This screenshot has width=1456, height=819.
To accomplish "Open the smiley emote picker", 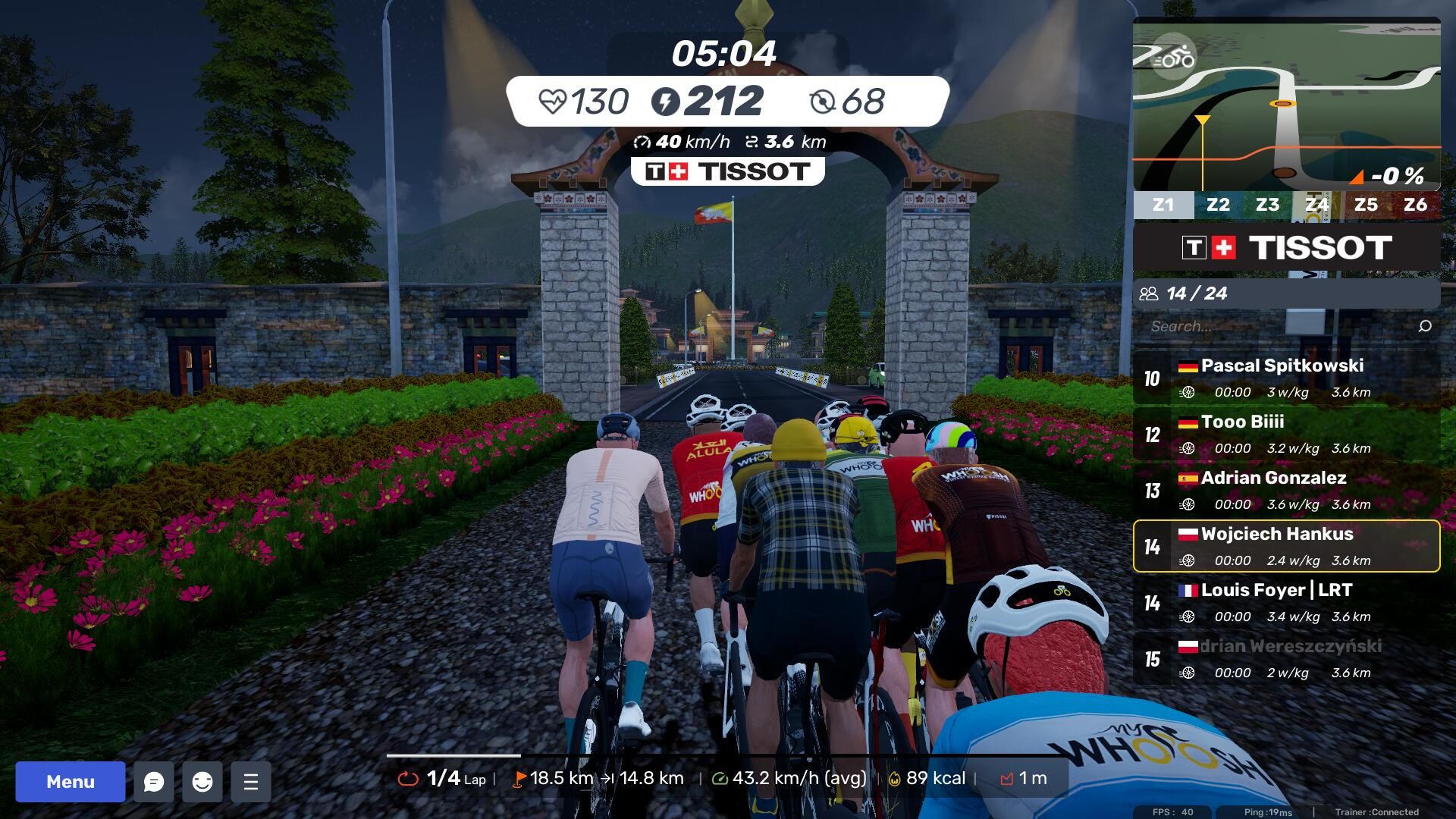I will 202,782.
